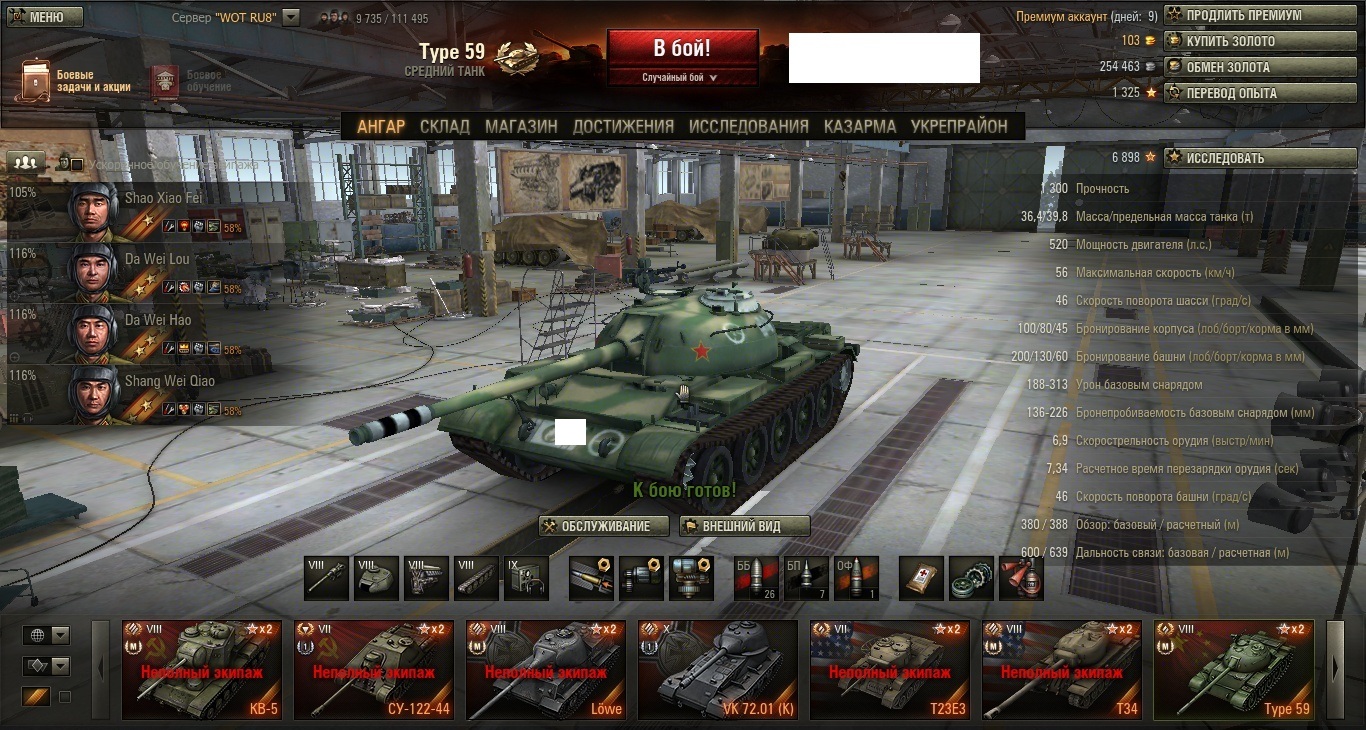Start battle with В бой! button
This screenshot has width=1366, height=730.
point(682,49)
